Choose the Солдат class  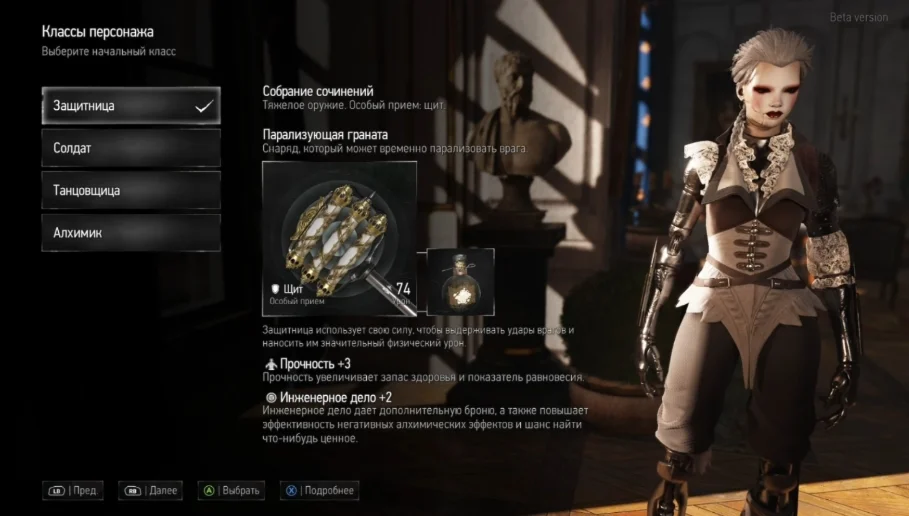[130, 148]
